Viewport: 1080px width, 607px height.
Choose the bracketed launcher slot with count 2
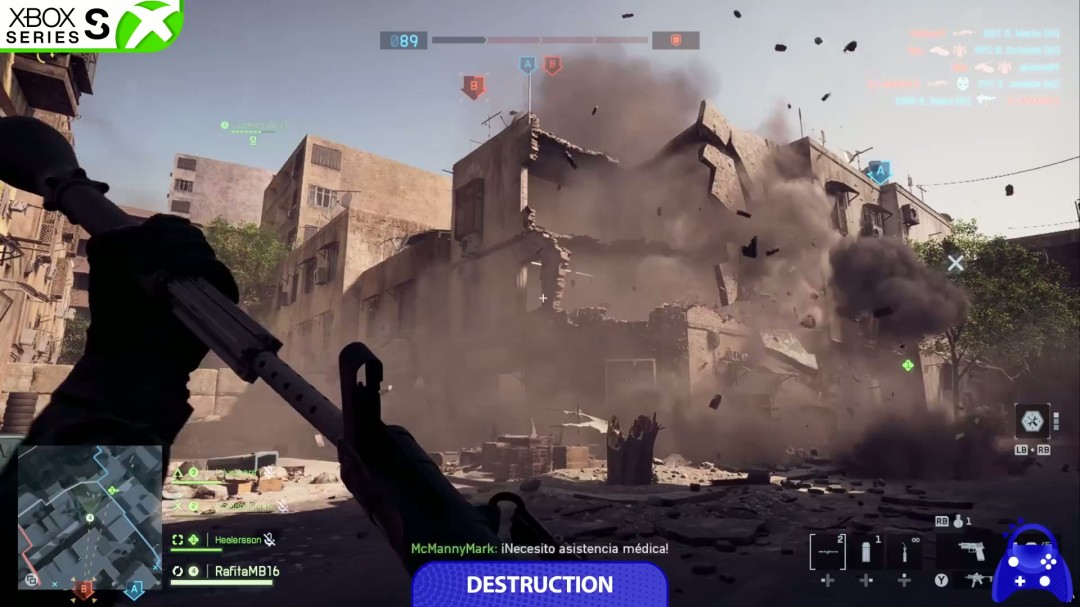(x=827, y=551)
